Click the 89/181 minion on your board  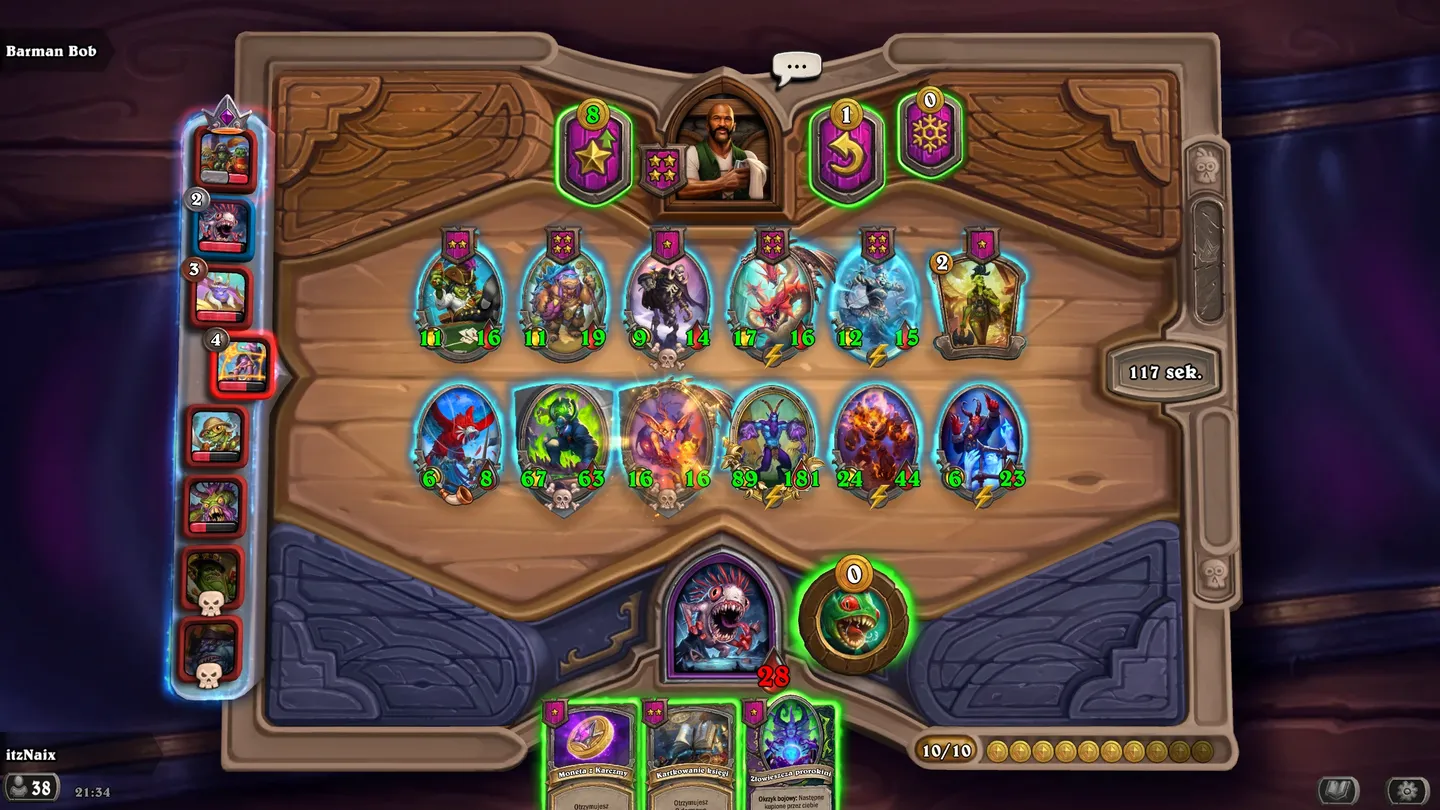tap(775, 435)
